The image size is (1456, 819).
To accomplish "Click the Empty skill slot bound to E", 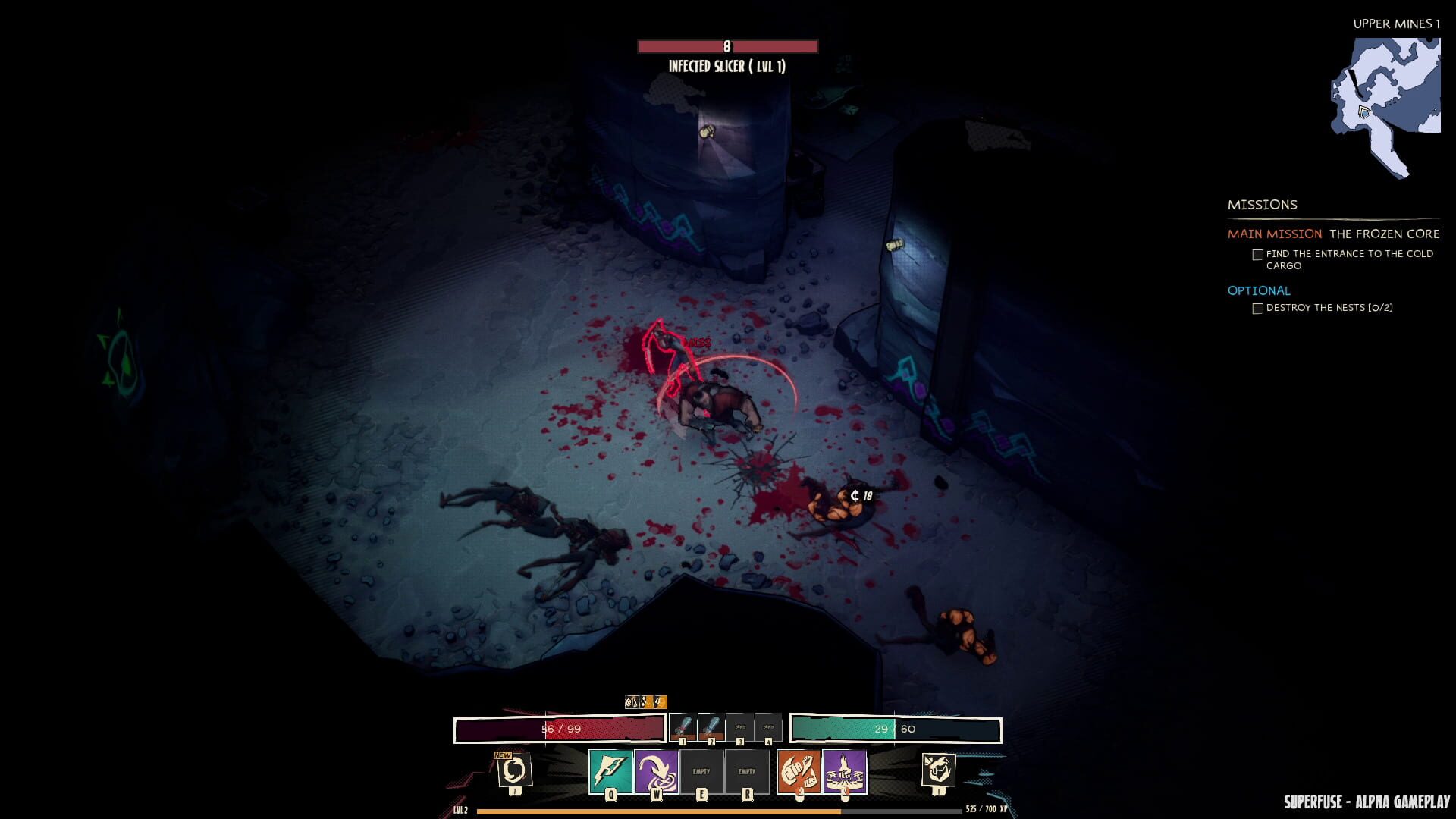I will [703, 770].
